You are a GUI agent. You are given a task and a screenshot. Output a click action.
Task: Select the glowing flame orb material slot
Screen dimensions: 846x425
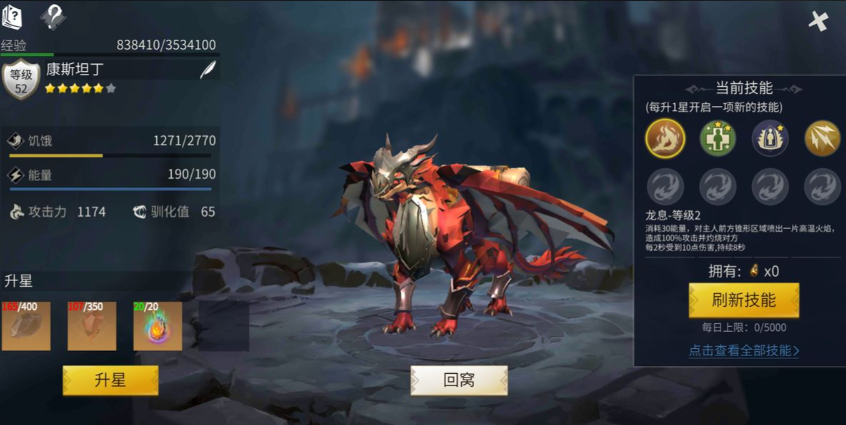click(x=158, y=326)
